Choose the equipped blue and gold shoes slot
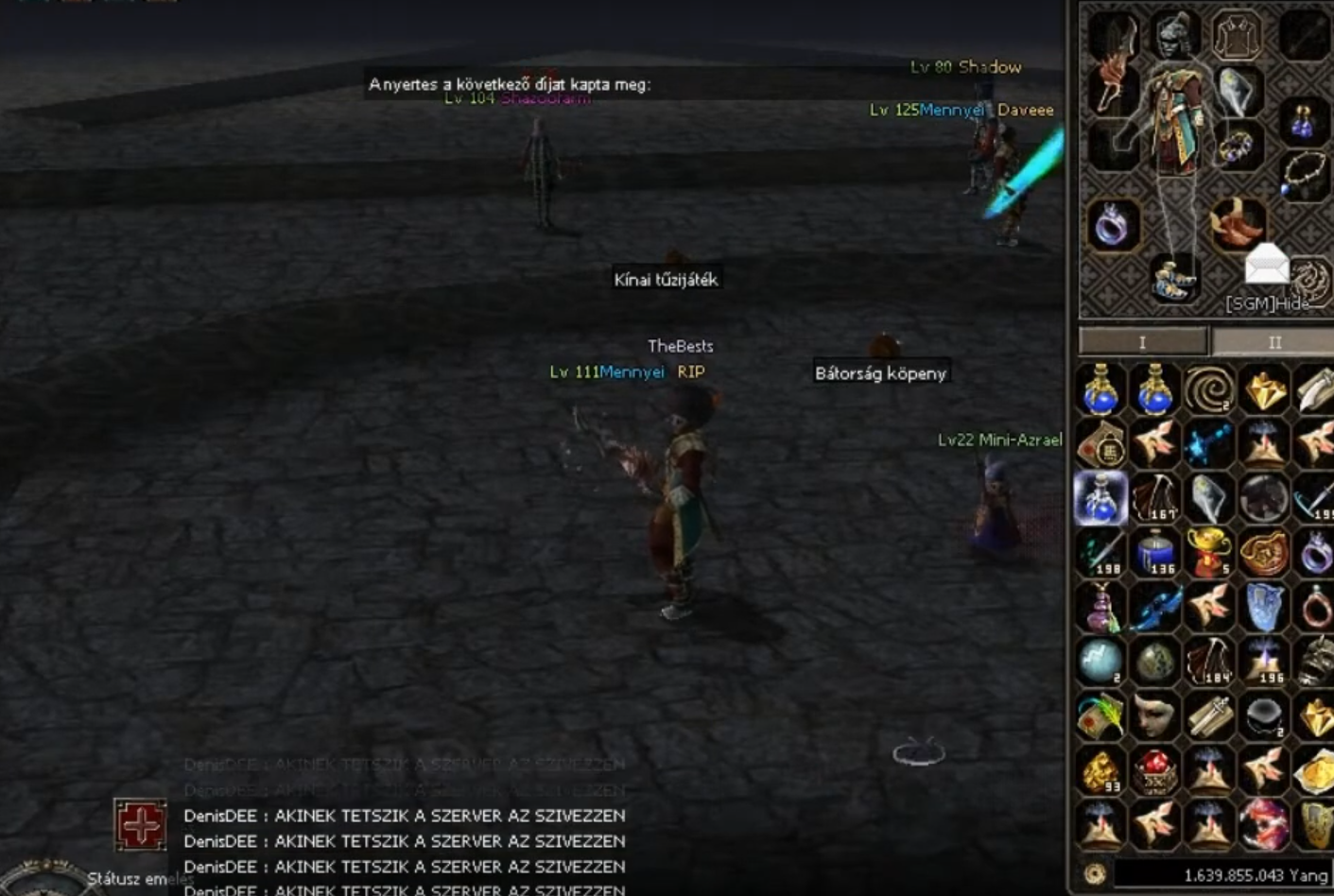Viewport: 1334px width, 896px height. [1172, 278]
